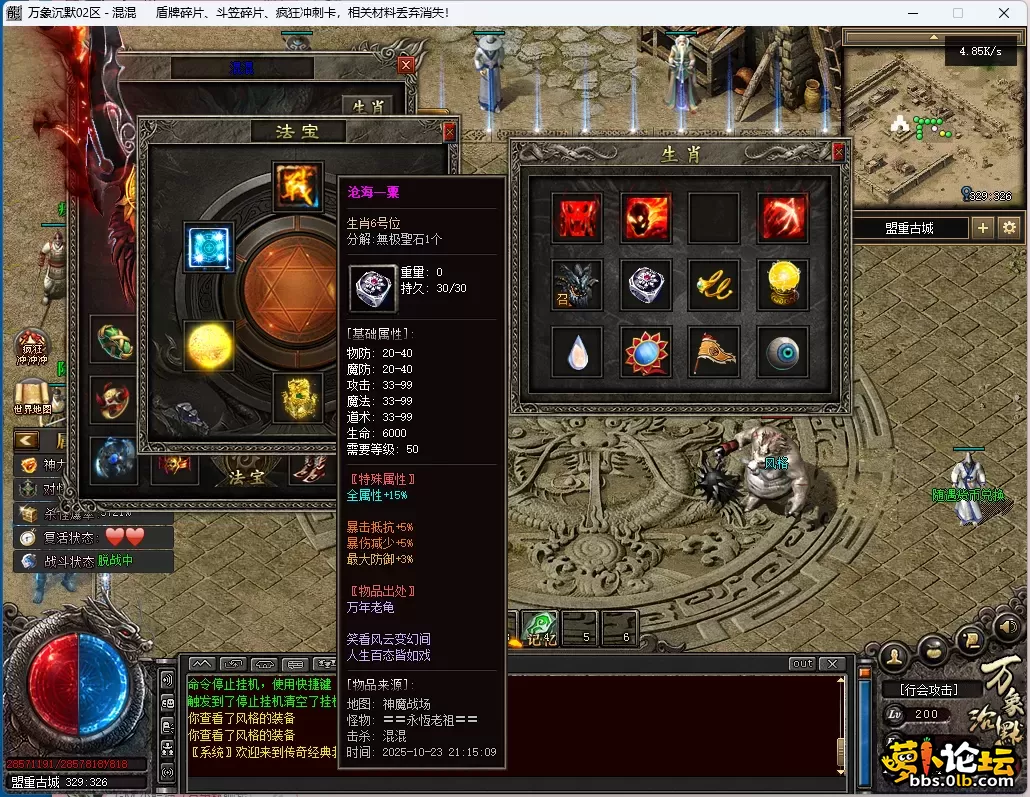Select the blue gem sunflower medallion slot
1030x797 pixels.
[x=645, y=352]
